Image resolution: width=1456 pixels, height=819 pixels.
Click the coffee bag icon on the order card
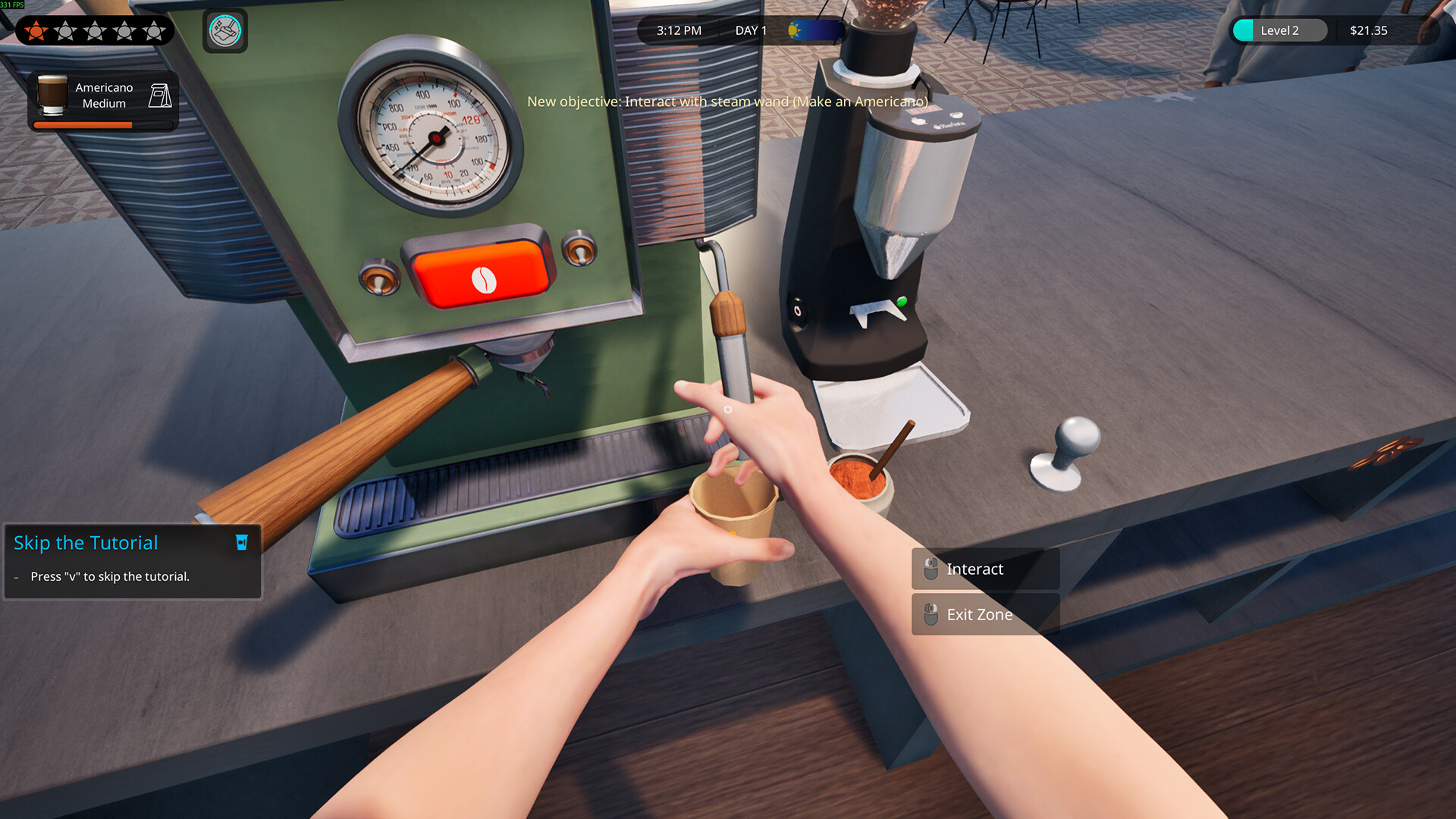pos(160,96)
